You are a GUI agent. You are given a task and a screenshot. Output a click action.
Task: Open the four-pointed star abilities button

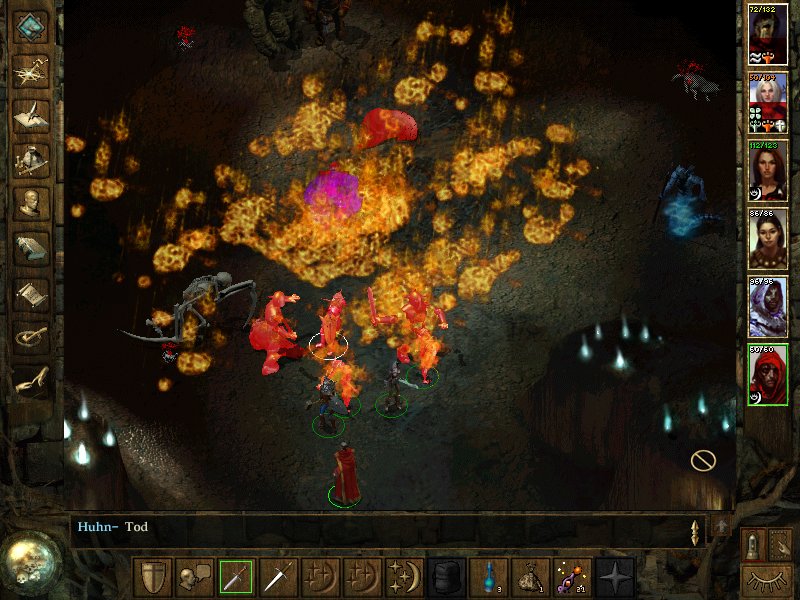614,577
